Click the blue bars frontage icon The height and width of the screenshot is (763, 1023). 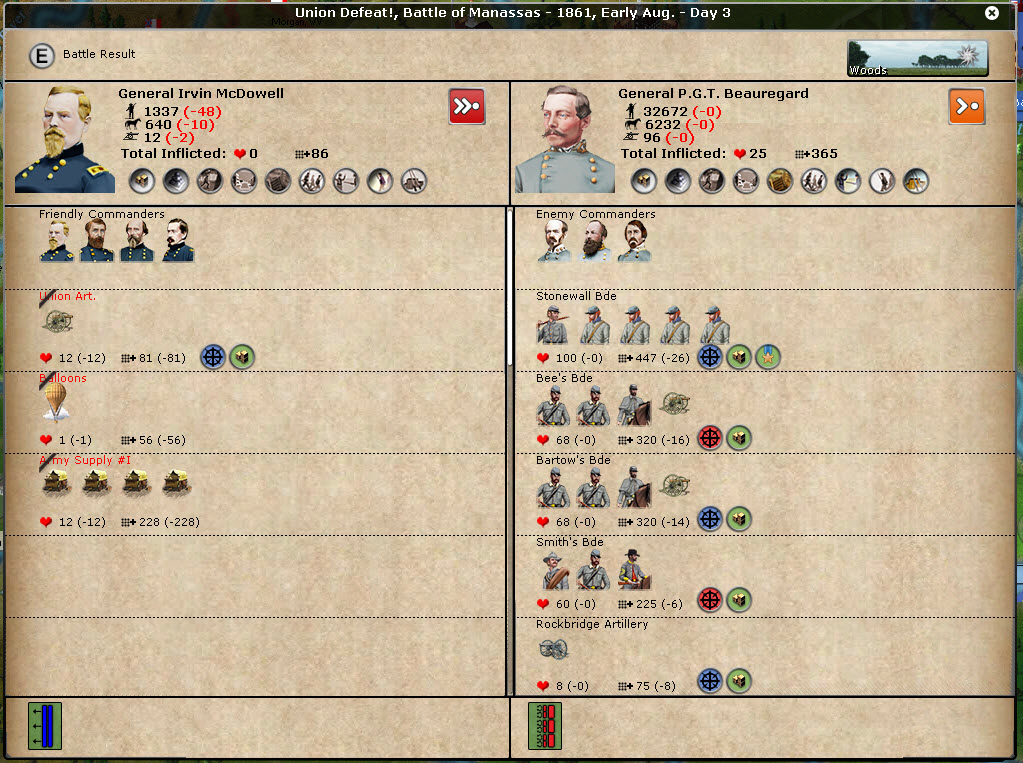45,726
